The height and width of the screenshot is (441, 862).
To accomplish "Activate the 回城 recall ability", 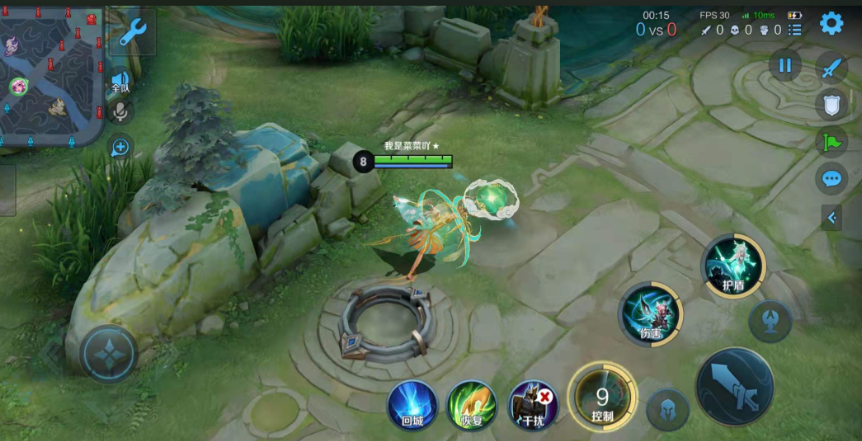I will coord(412,404).
